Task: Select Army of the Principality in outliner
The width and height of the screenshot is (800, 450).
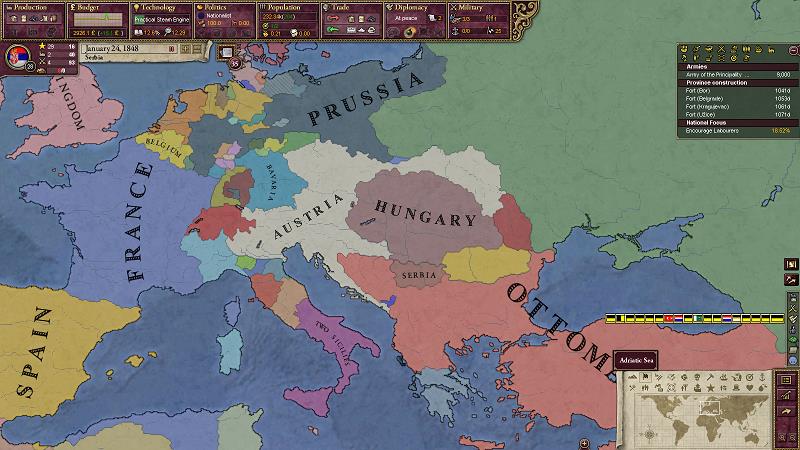Action: click(x=717, y=74)
